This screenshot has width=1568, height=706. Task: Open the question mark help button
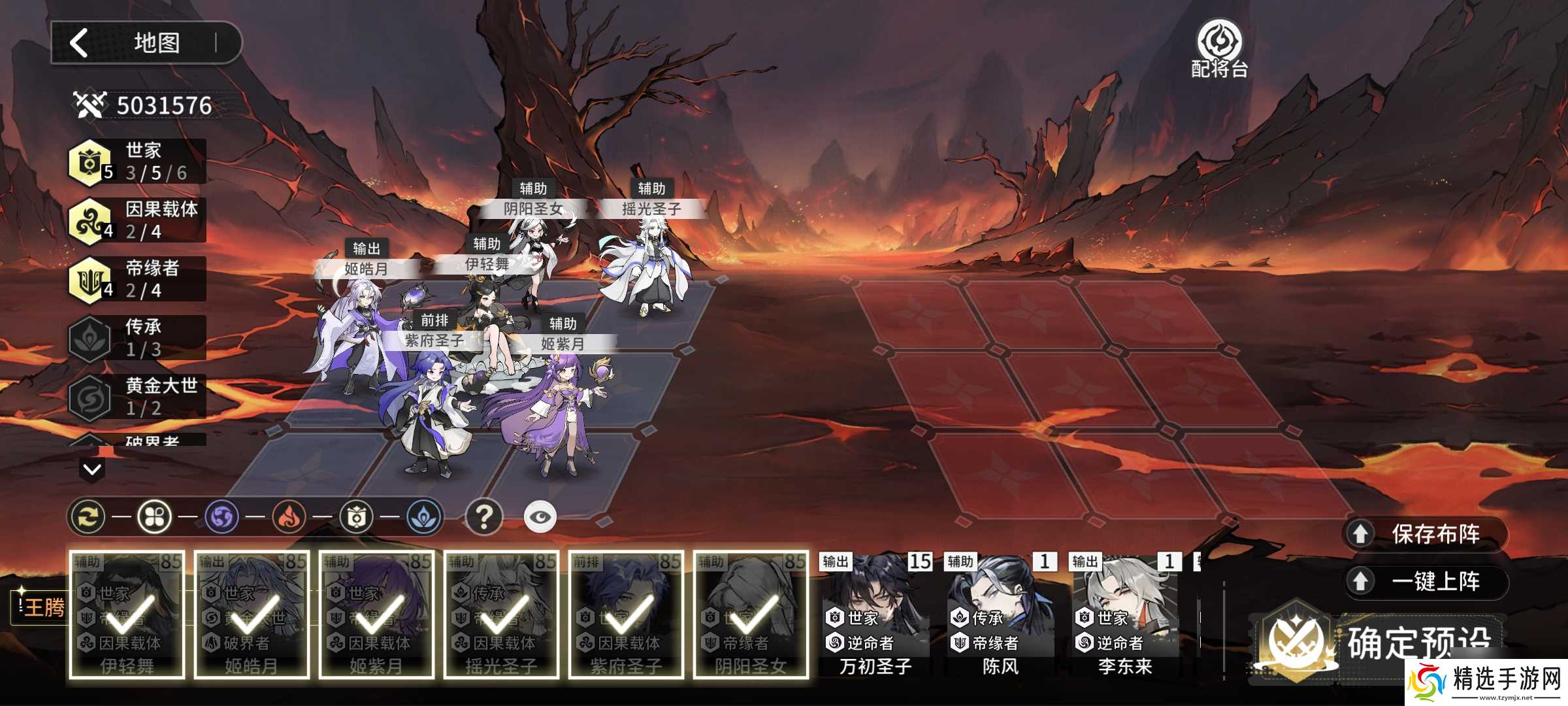pos(483,517)
